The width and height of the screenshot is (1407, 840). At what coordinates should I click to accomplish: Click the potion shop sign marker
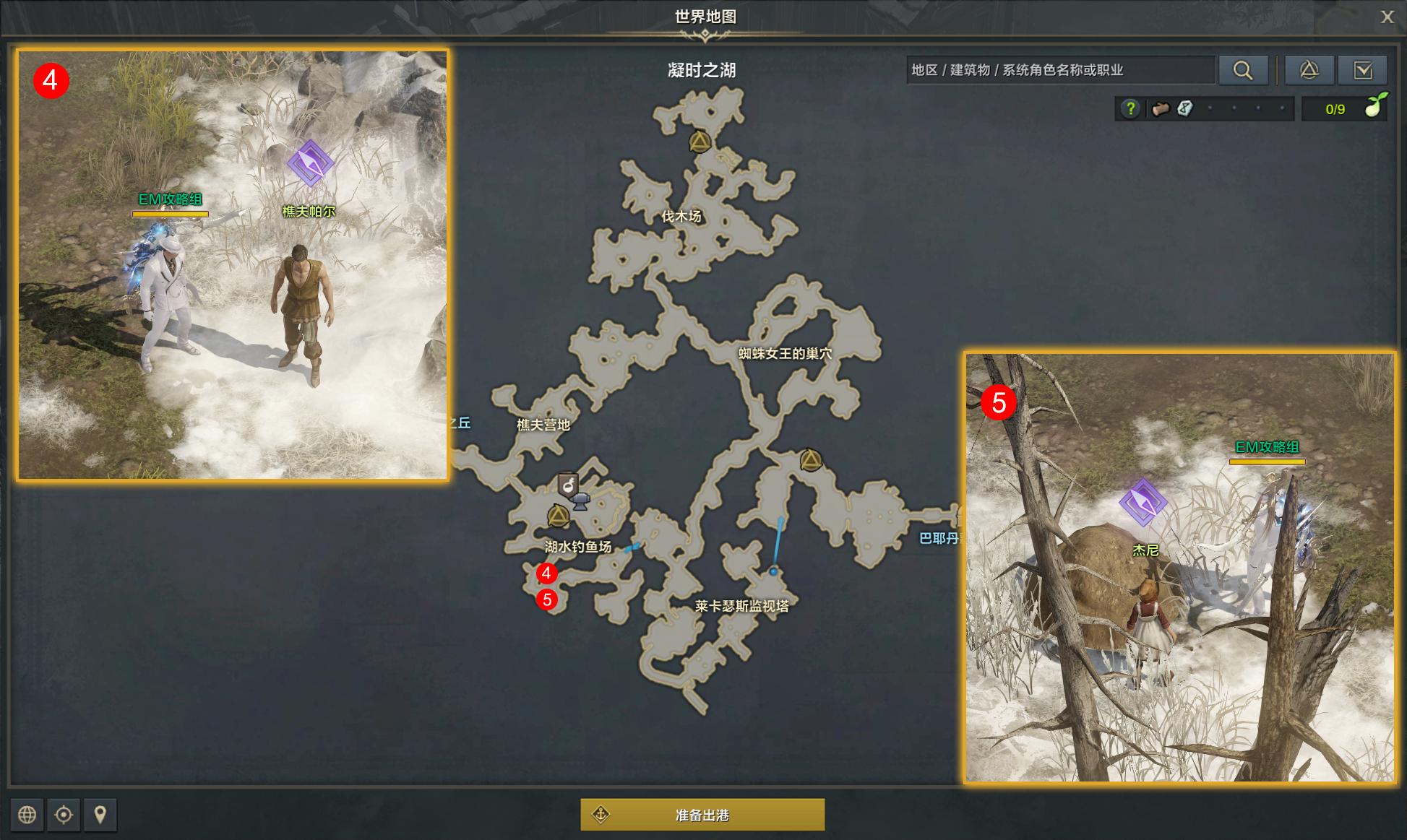[x=568, y=484]
